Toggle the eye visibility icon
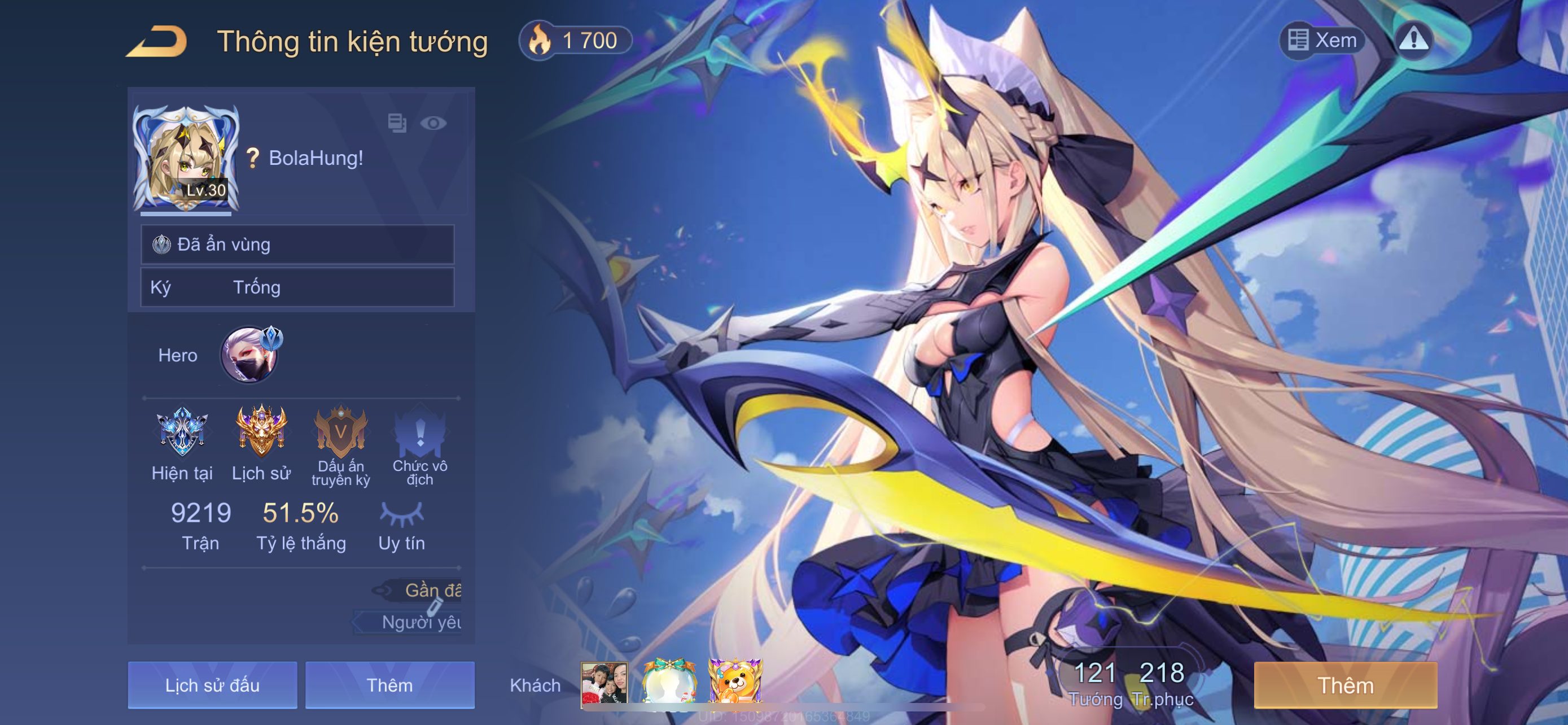The width and height of the screenshot is (1568, 725). click(433, 124)
